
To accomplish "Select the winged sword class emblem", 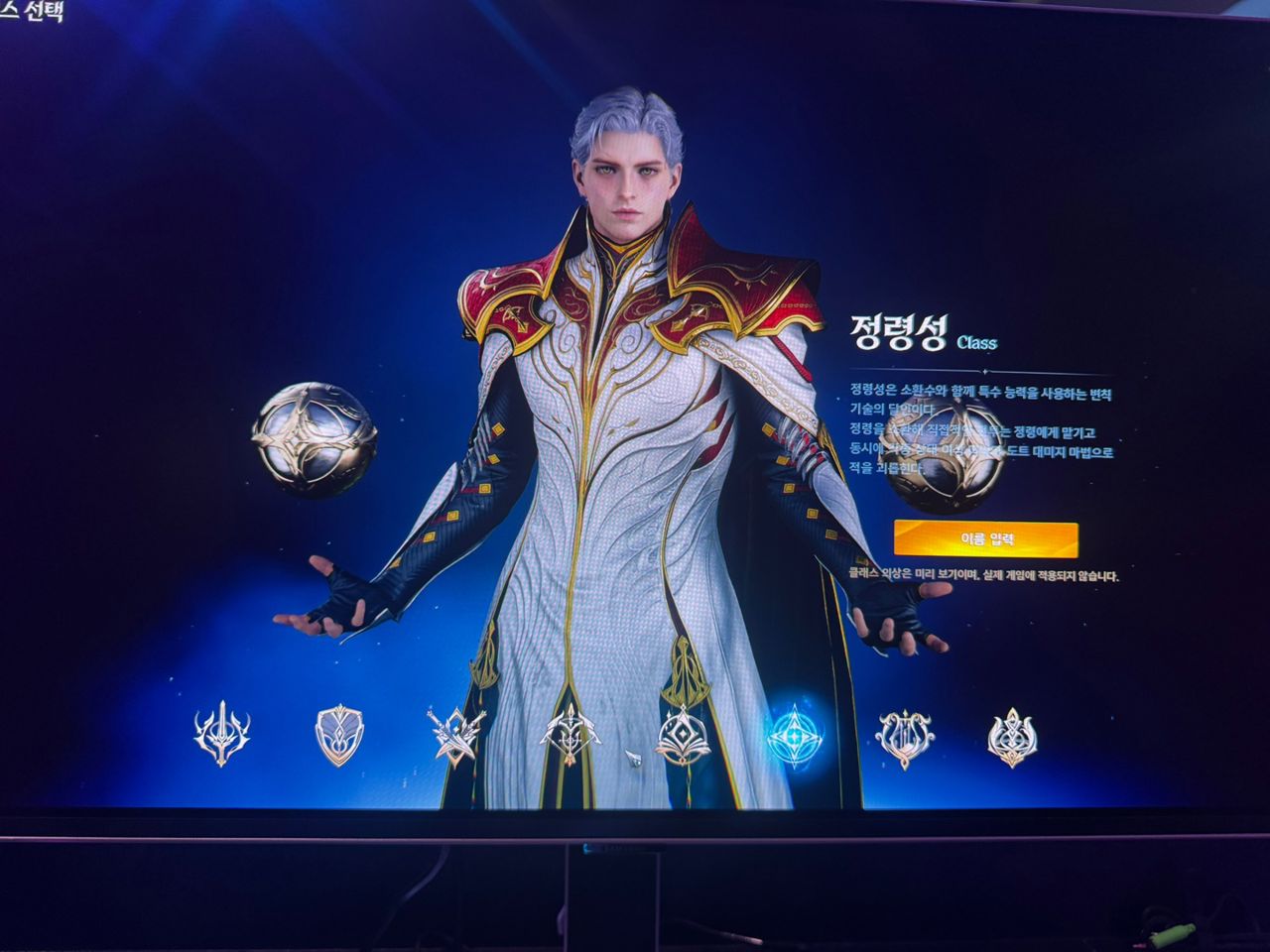I will click(221, 736).
